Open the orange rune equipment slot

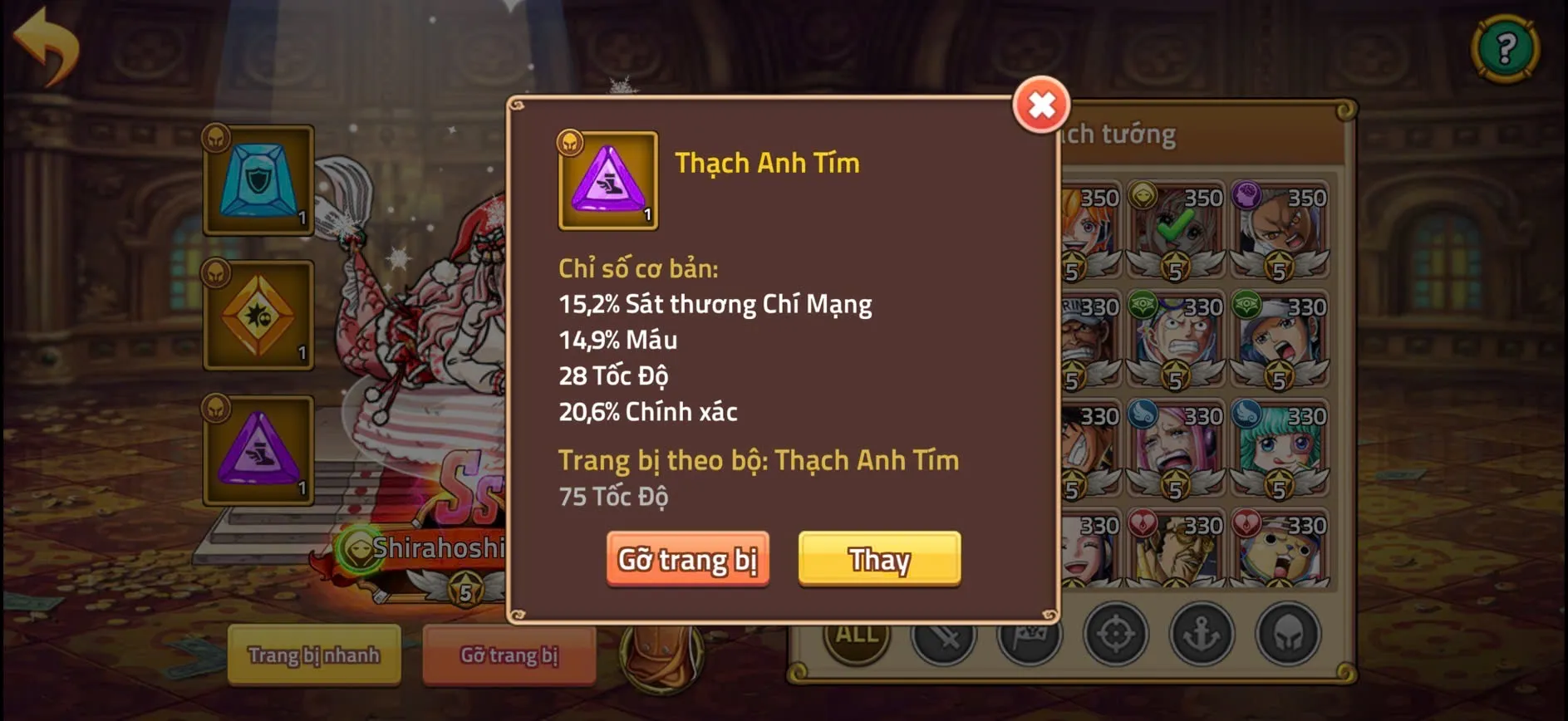coord(258,316)
